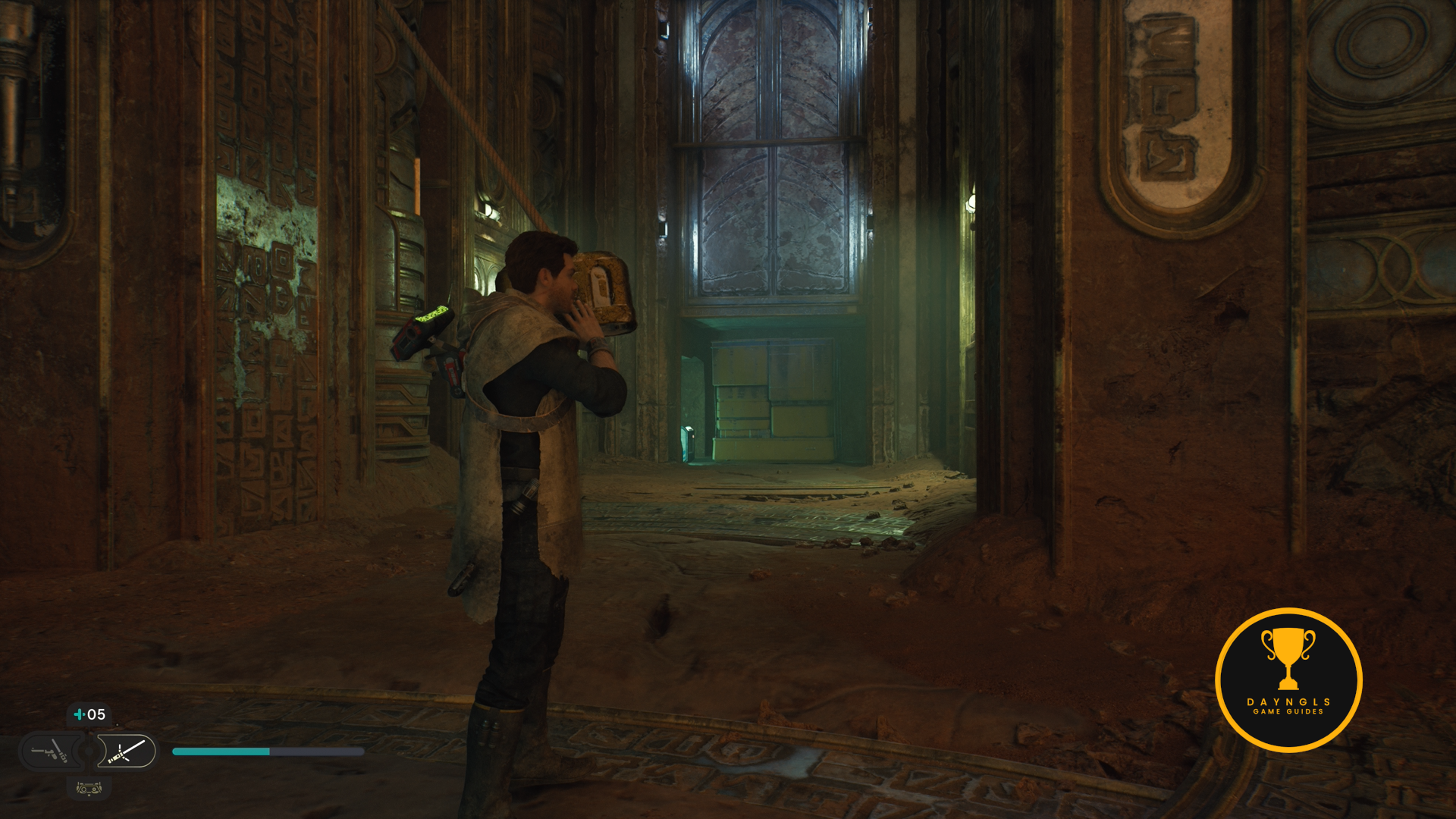Switch to the crossguard lightsaber stance
The image size is (1456, 819).
pyautogui.click(x=126, y=752)
